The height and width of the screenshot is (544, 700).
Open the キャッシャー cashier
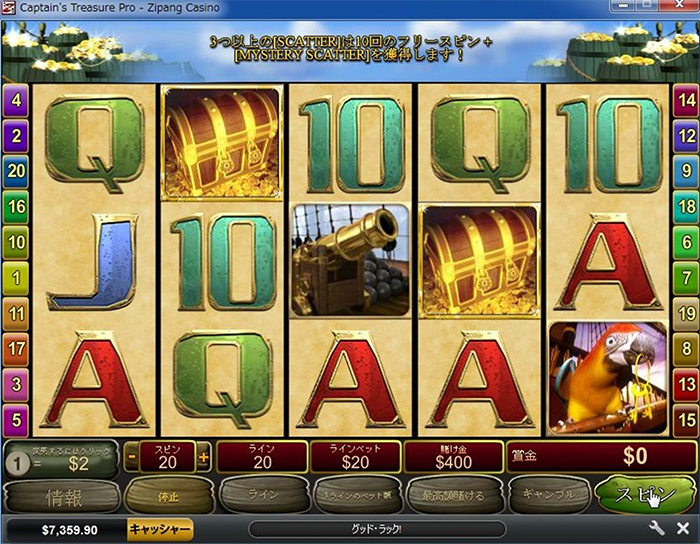tap(160, 528)
